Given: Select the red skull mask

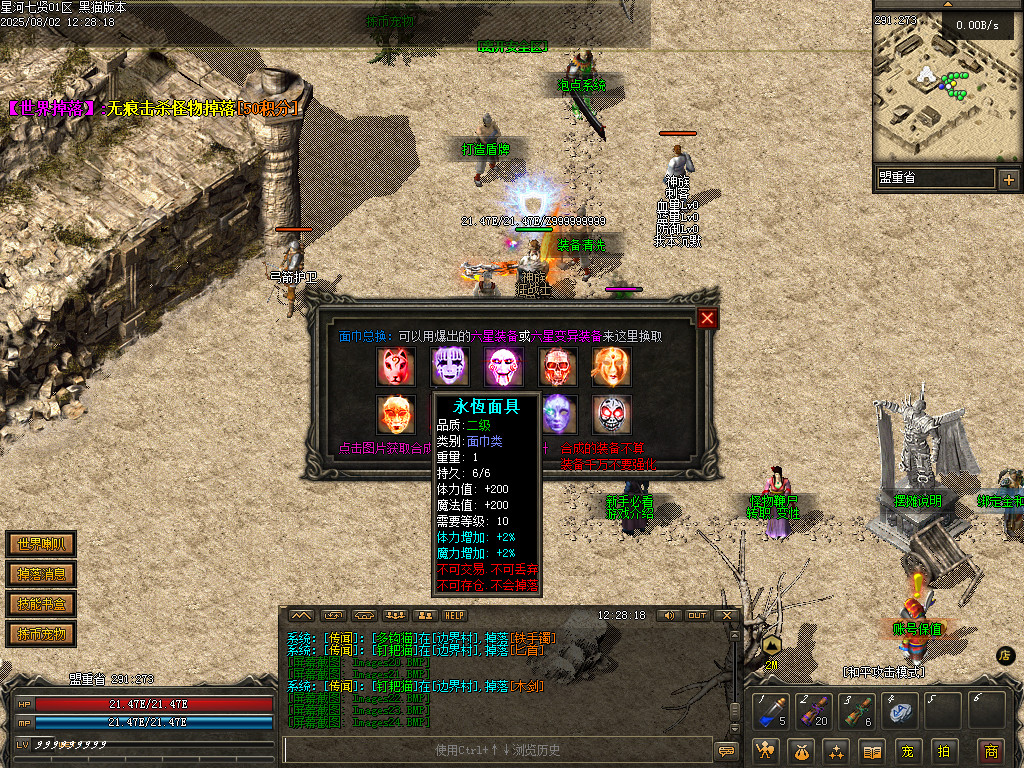Looking at the screenshot, I should [558, 367].
